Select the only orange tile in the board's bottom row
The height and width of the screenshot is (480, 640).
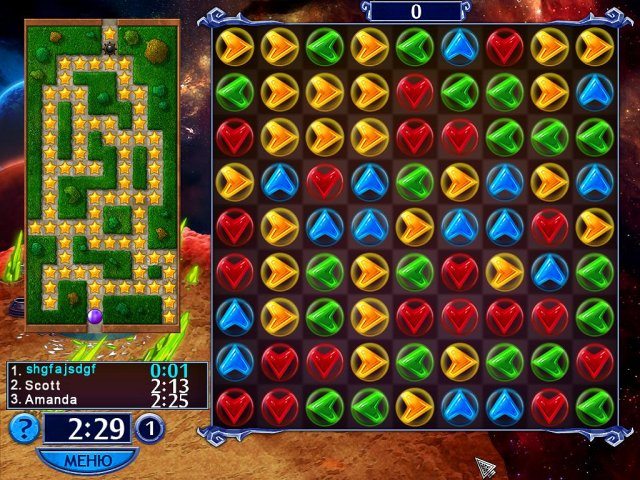(414, 407)
